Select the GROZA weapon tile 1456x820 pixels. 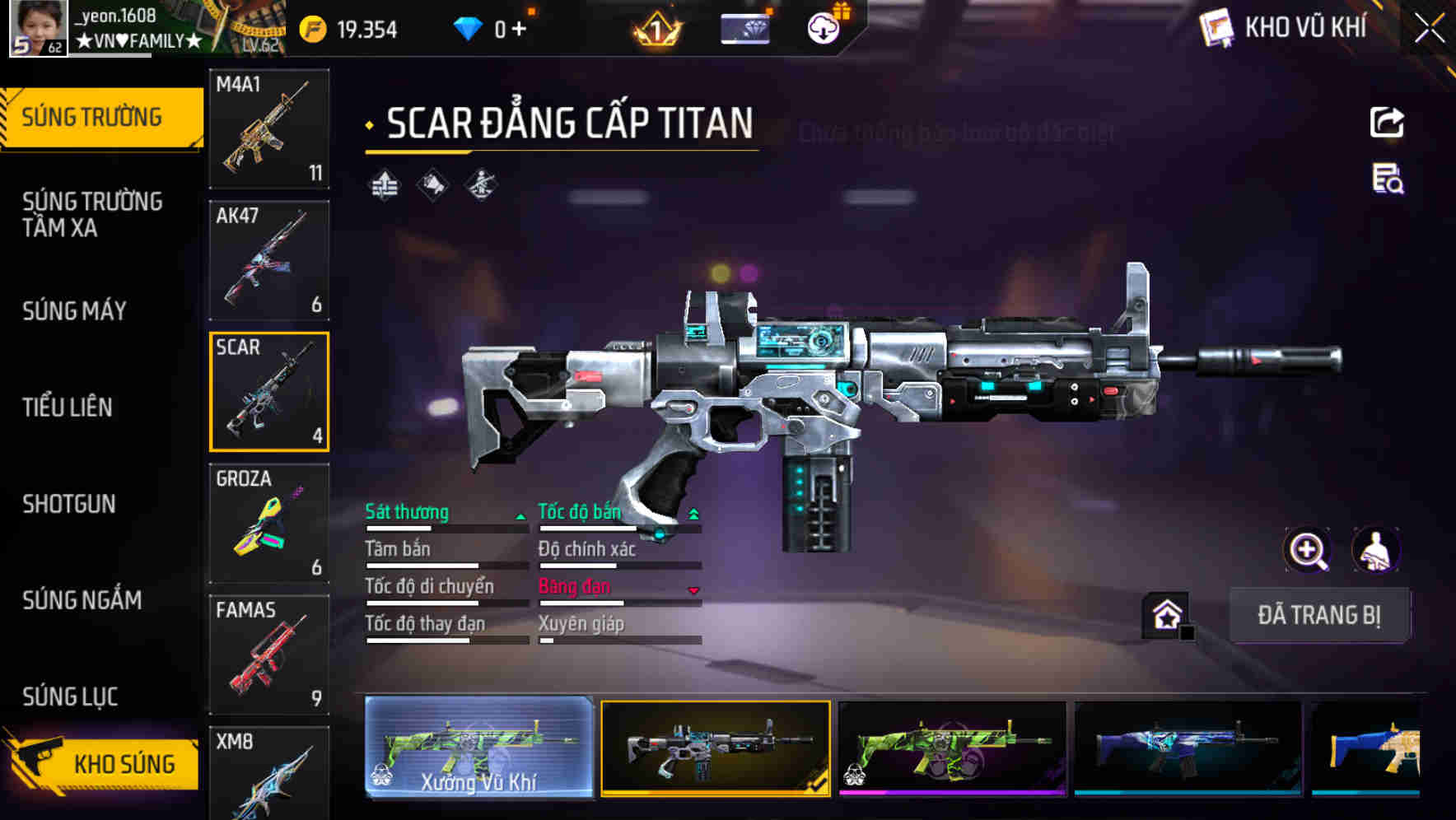269,523
